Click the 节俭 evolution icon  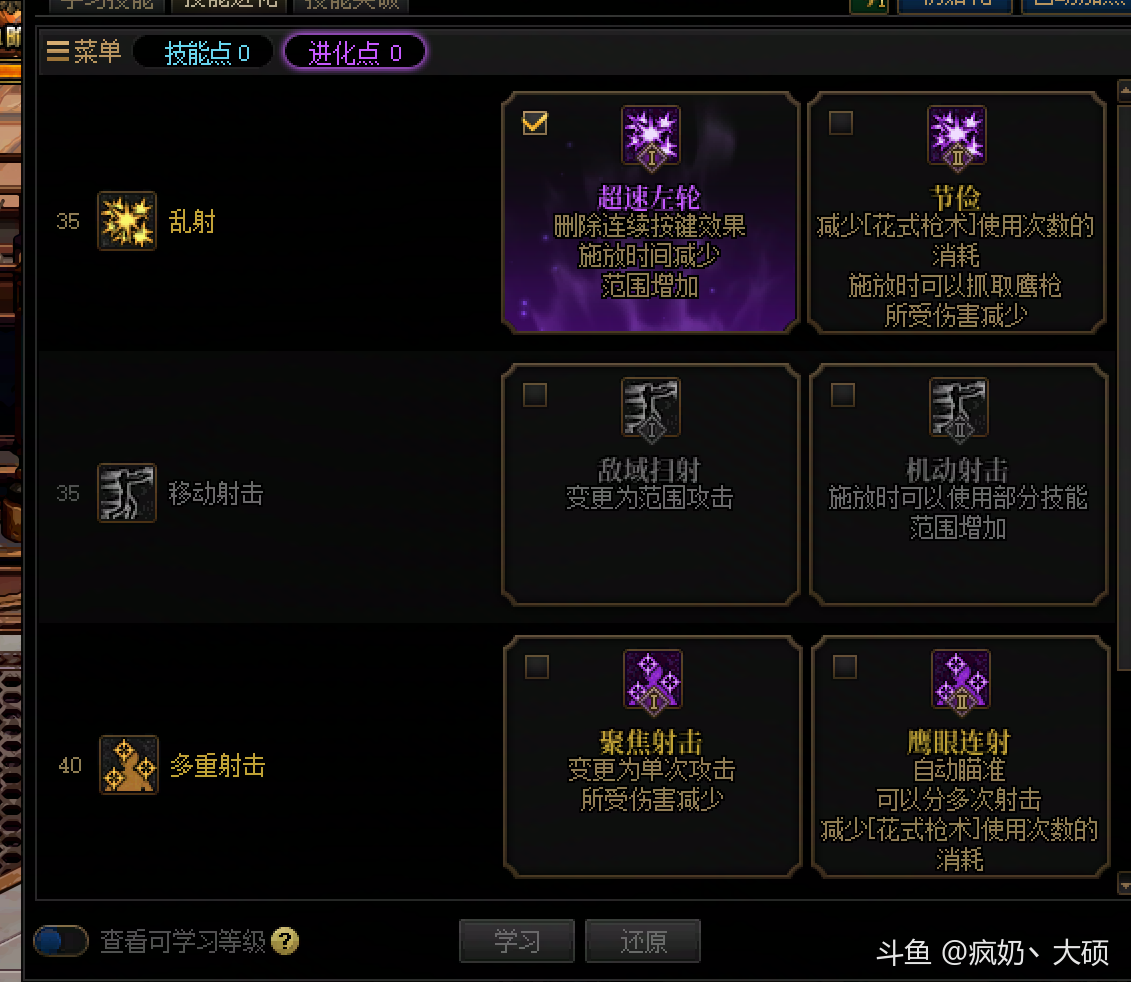pyautogui.click(x=958, y=135)
